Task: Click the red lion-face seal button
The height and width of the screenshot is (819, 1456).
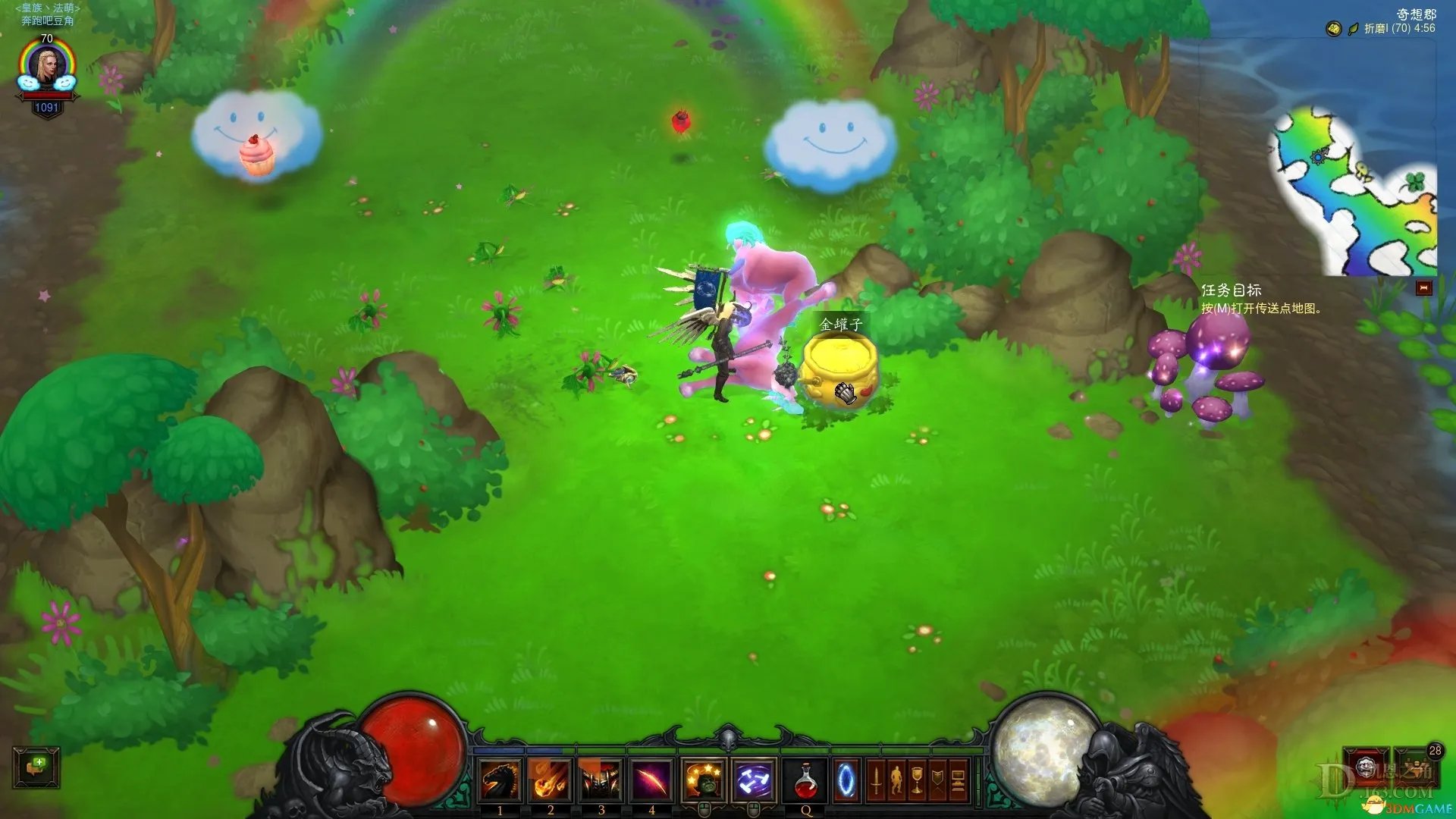Action: pos(1367,766)
